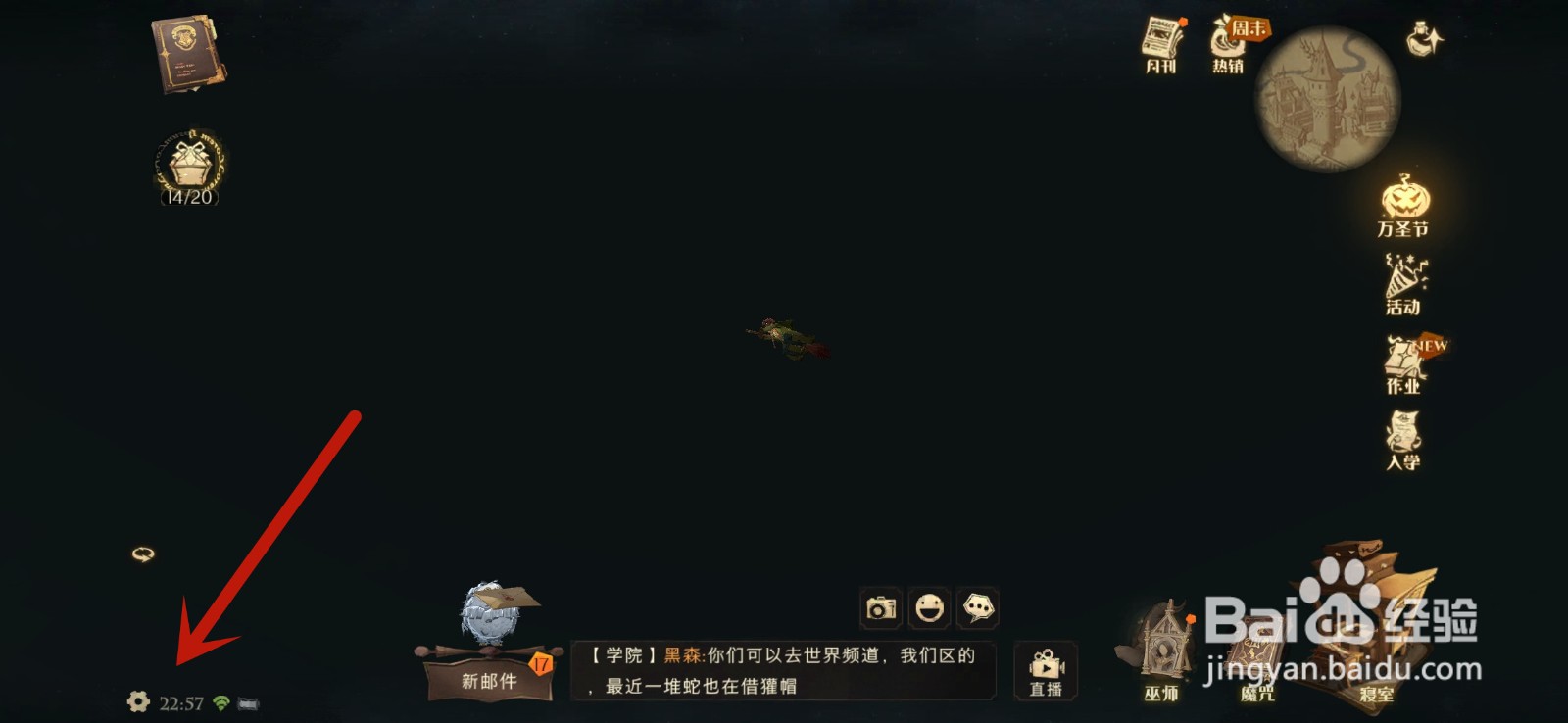Open the camera screenshot tool

click(879, 609)
